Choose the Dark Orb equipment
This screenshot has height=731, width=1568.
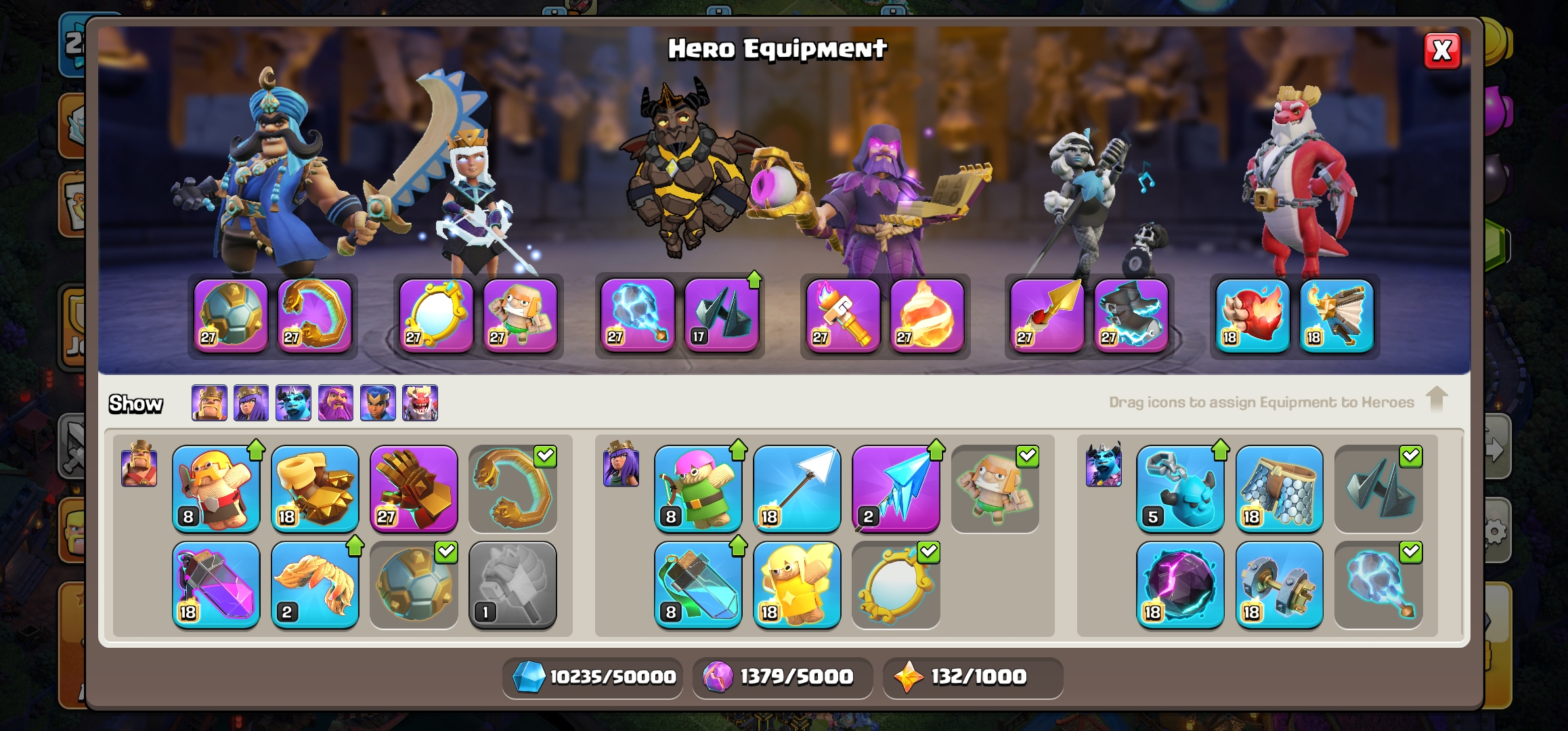[1180, 585]
